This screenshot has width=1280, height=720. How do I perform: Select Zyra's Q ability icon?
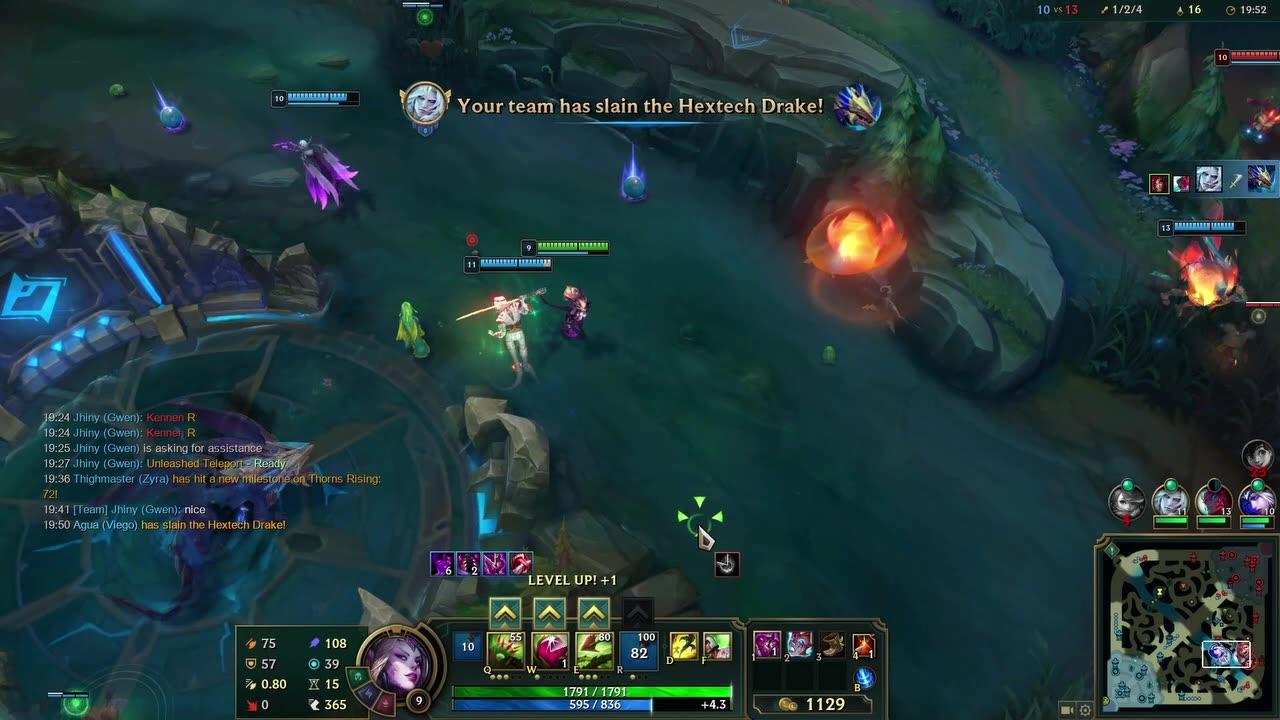tap(504, 648)
